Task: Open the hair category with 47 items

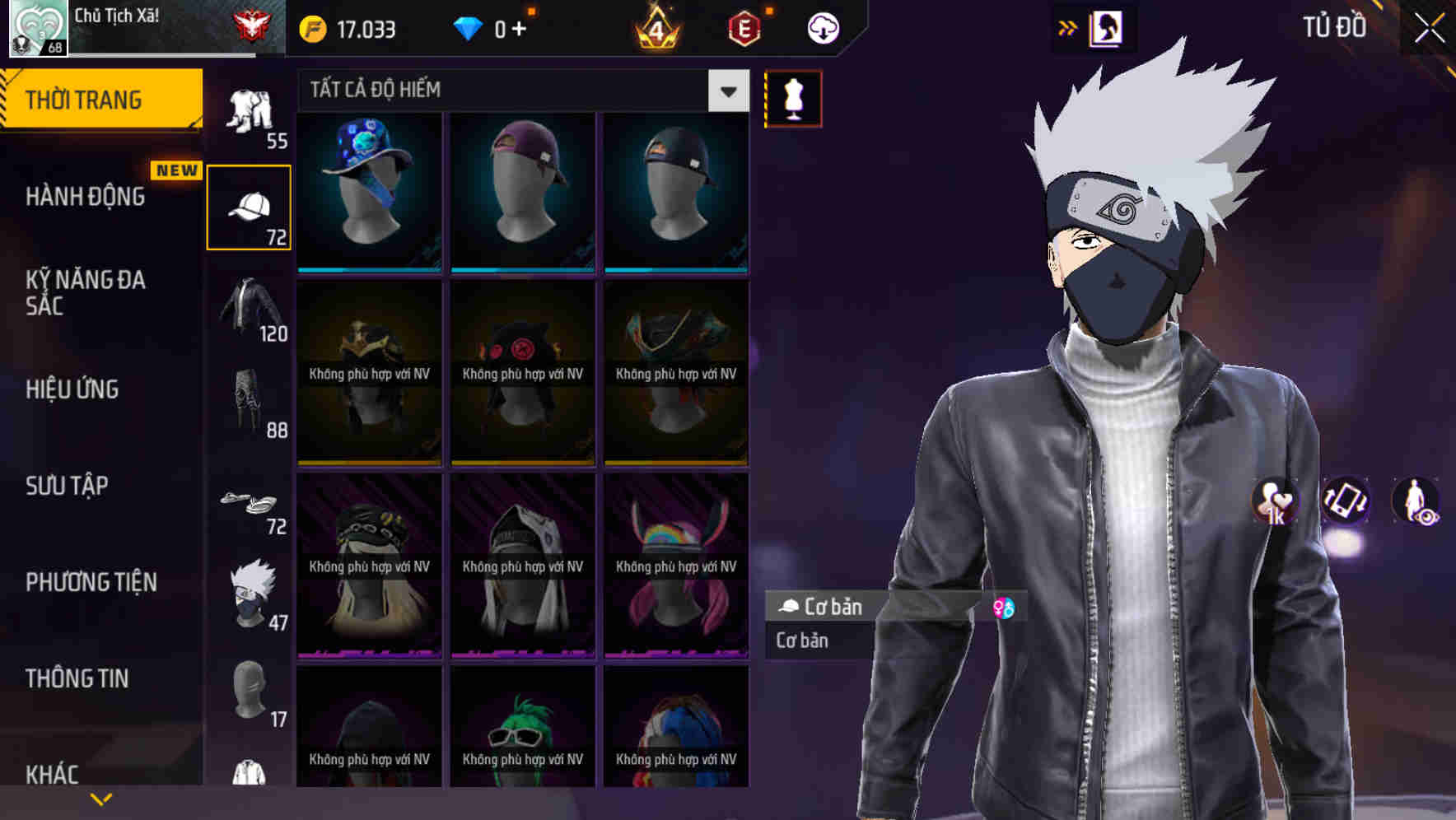Action: click(x=250, y=589)
